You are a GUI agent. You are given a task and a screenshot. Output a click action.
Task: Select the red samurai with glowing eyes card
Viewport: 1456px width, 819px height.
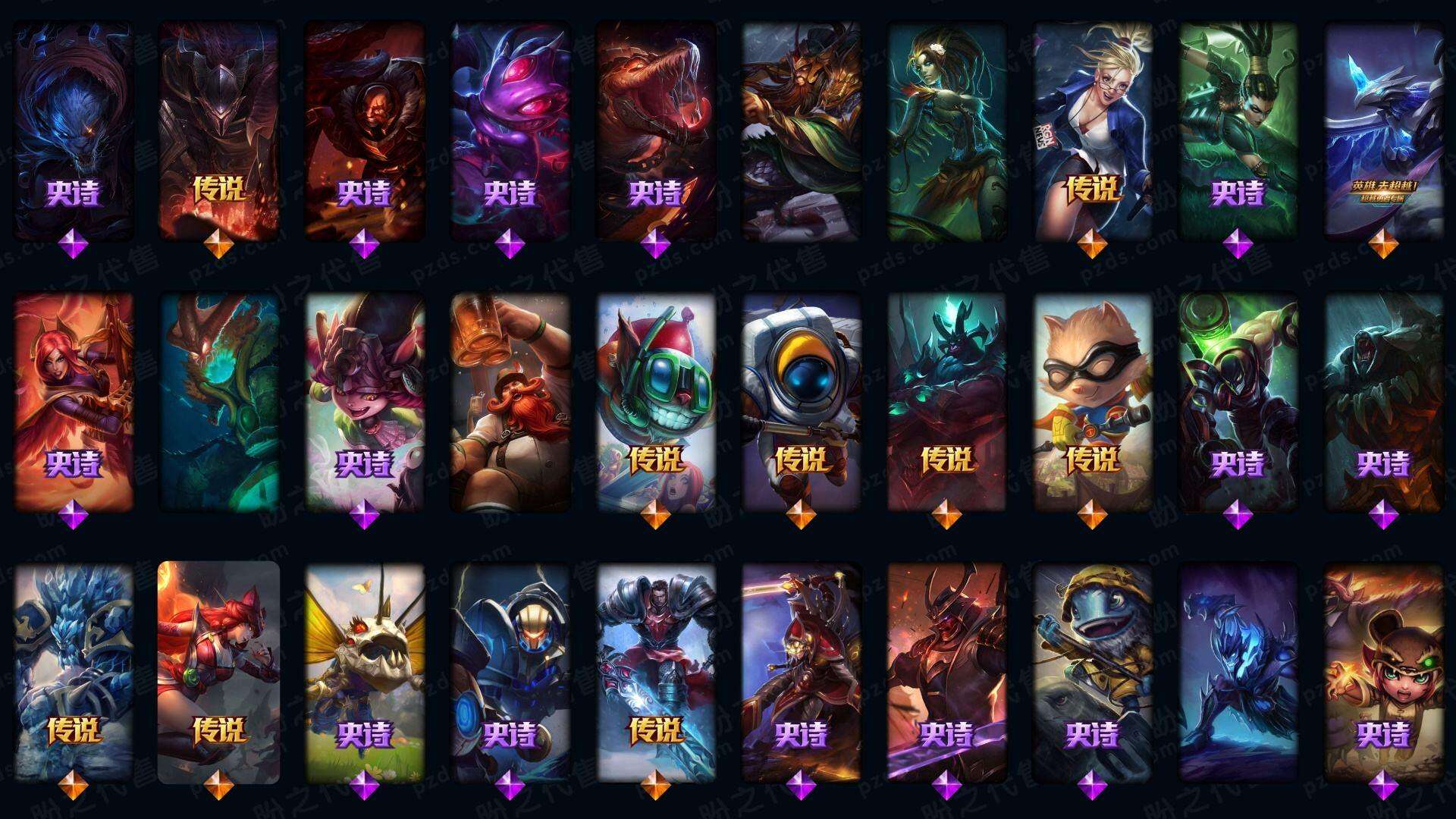coord(946,671)
